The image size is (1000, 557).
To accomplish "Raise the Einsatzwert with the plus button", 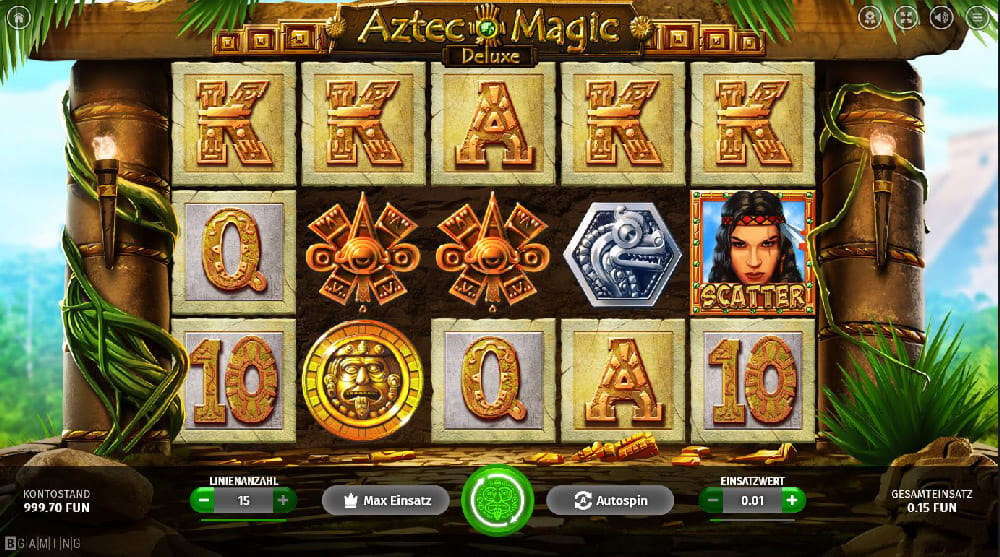I will [792, 500].
